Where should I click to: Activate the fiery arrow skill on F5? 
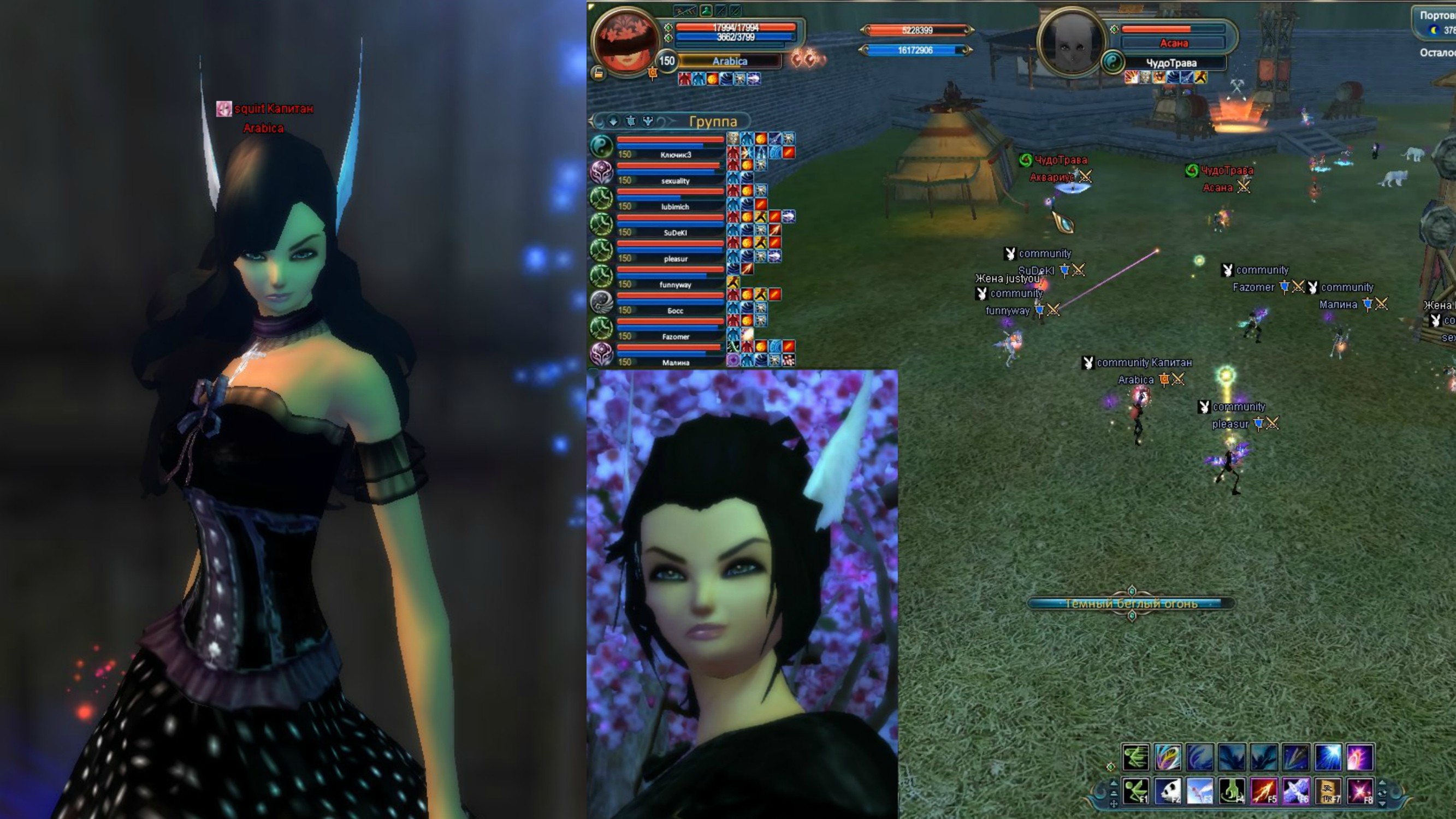coord(1264,791)
